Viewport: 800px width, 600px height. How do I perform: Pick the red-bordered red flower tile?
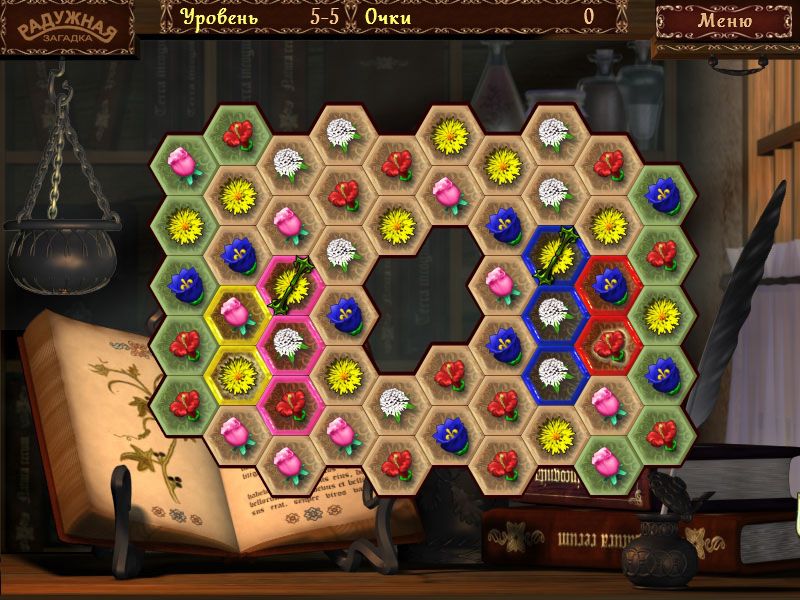tap(608, 344)
